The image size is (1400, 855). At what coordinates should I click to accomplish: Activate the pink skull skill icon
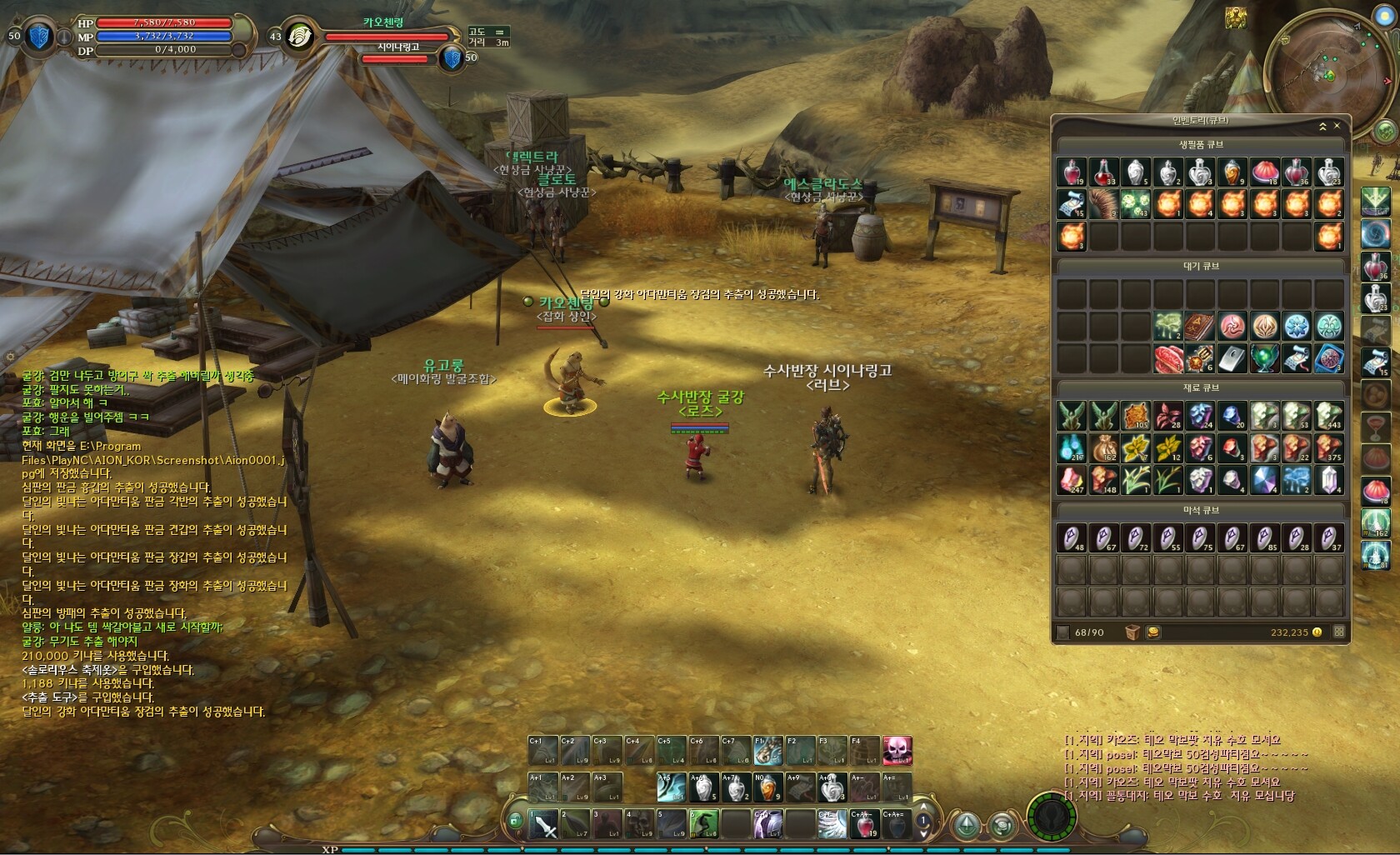click(x=897, y=750)
